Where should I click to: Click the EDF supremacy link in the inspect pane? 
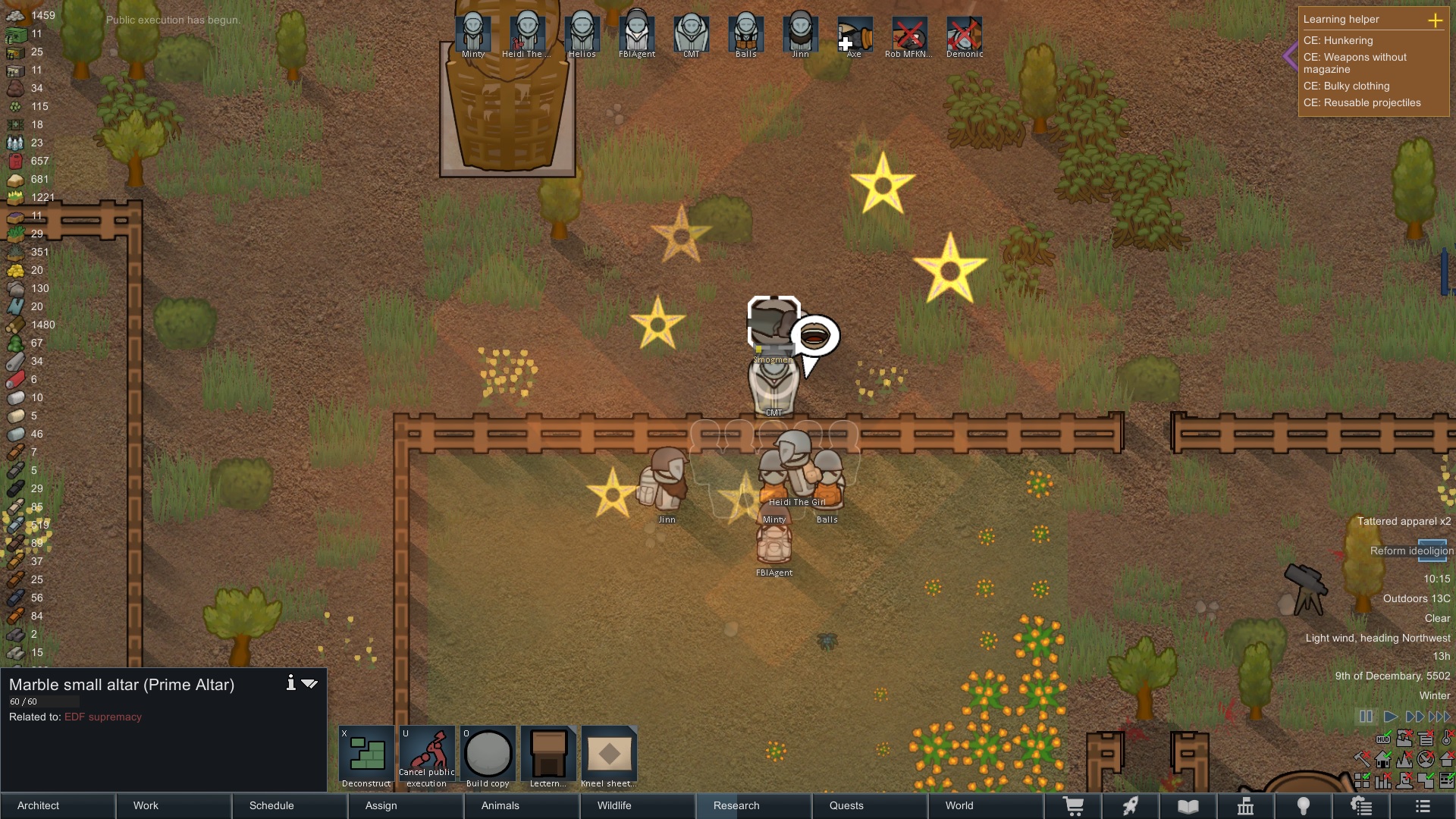point(103,717)
